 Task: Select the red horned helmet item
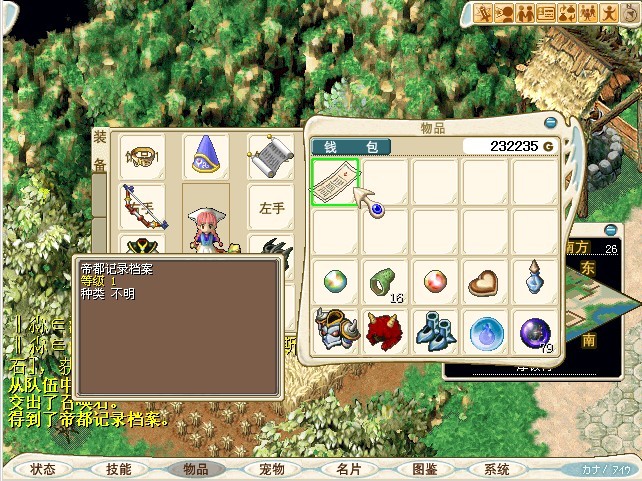pyautogui.click(x=385, y=331)
